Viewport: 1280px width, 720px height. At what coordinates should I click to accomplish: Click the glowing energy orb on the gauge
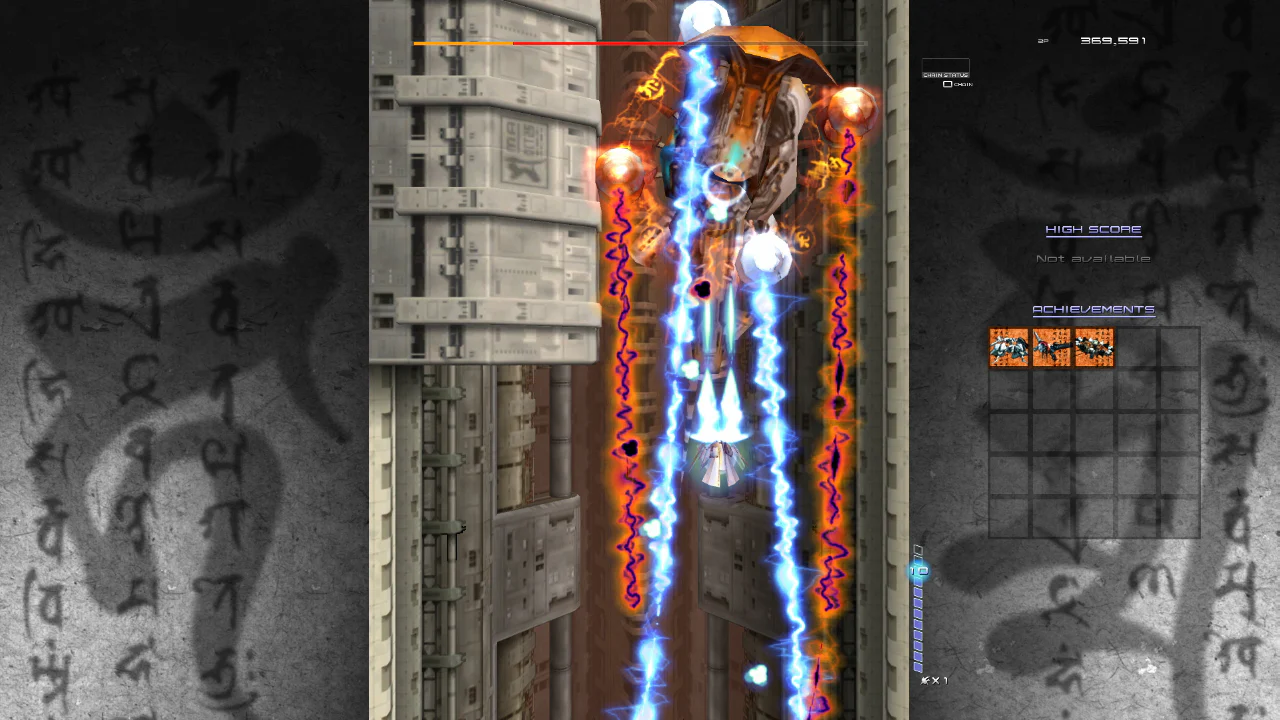(918, 571)
